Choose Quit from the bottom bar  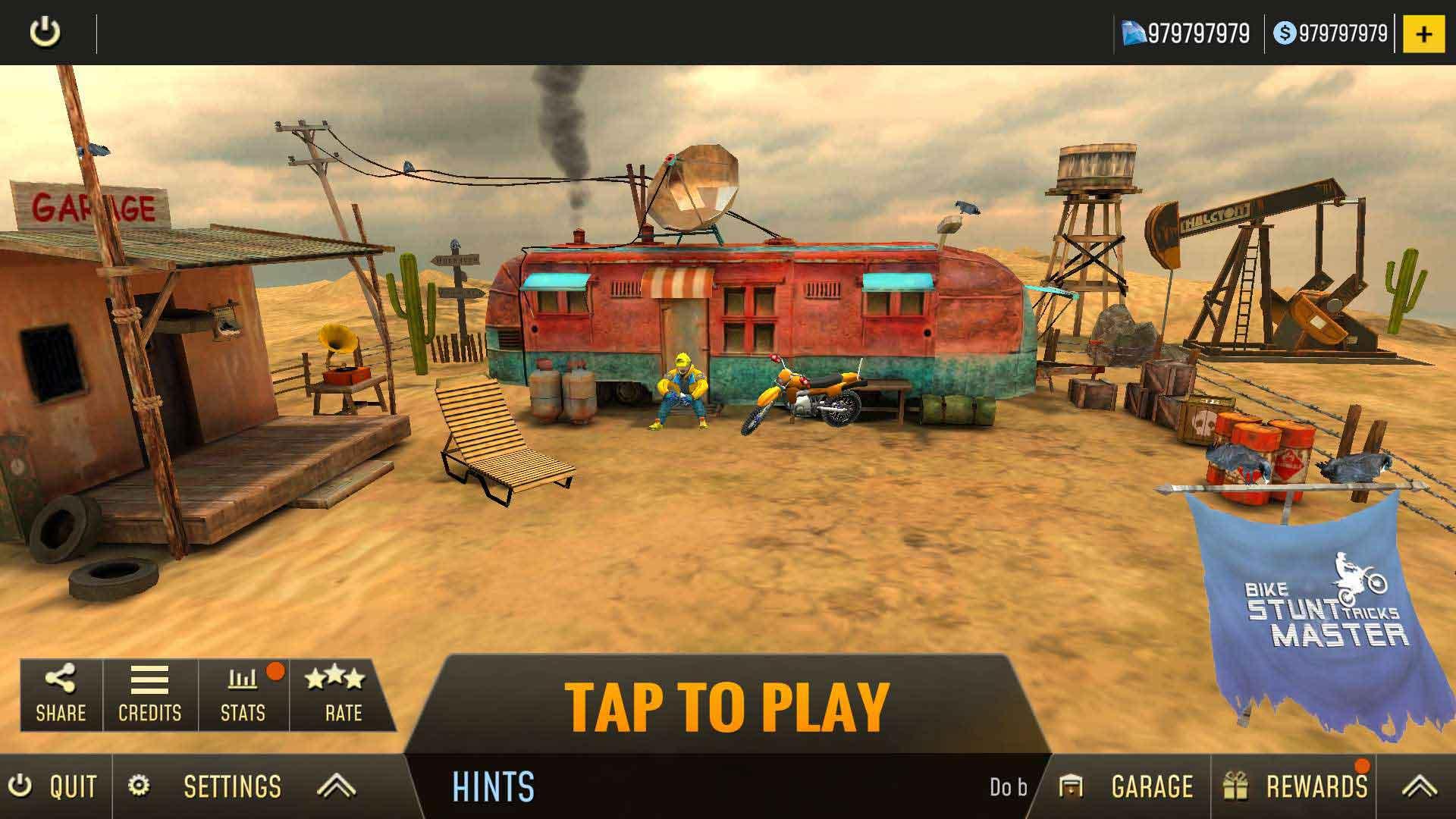pyautogui.click(x=53, y=786)
